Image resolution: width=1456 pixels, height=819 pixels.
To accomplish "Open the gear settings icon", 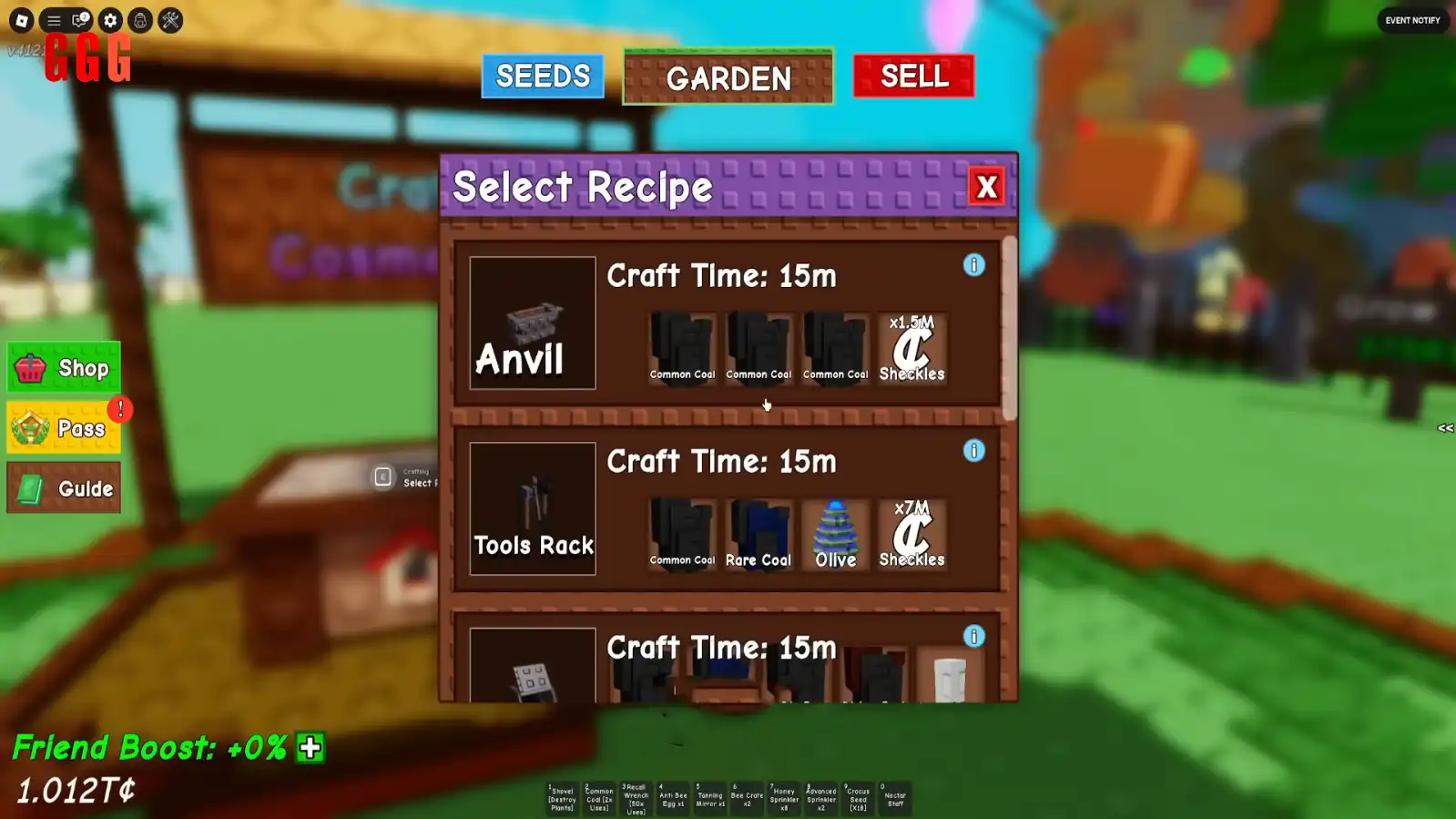I will click(x=110, y=20).
